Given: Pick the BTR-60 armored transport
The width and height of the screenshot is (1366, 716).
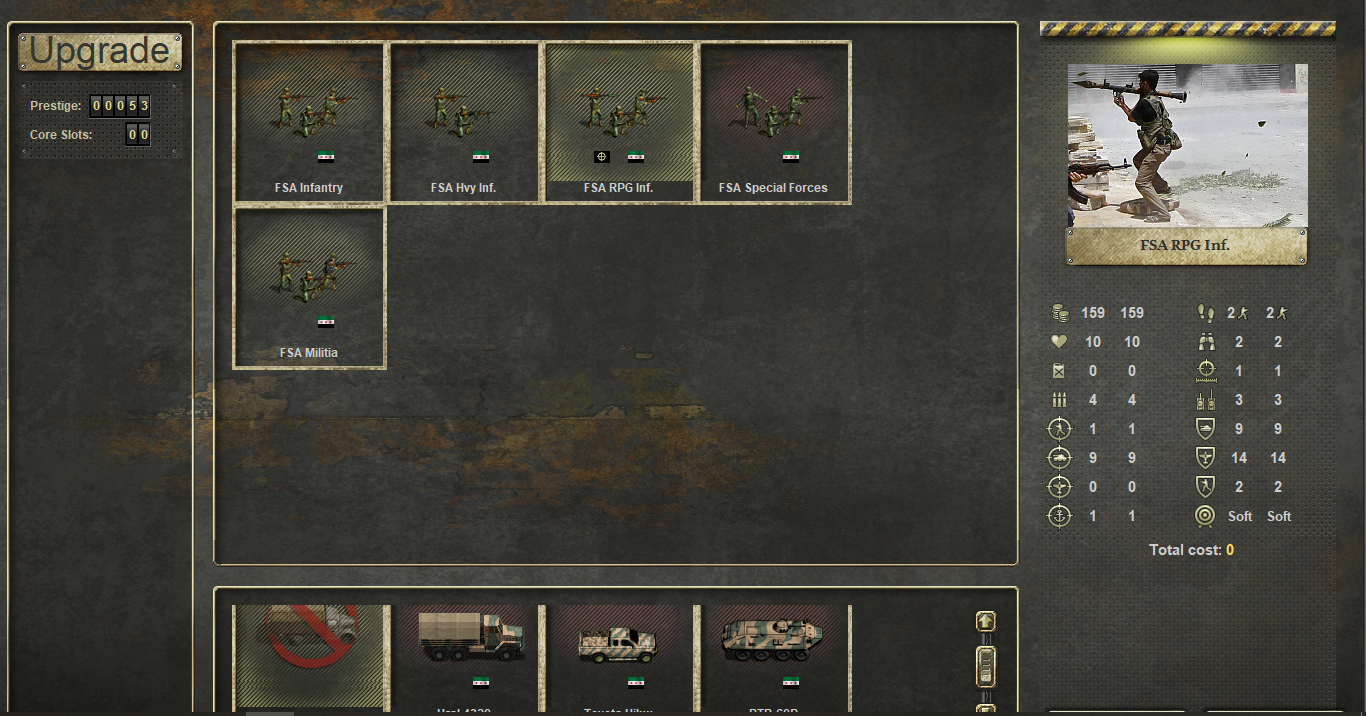Looking at the screenshot, I should click(774, 655).
